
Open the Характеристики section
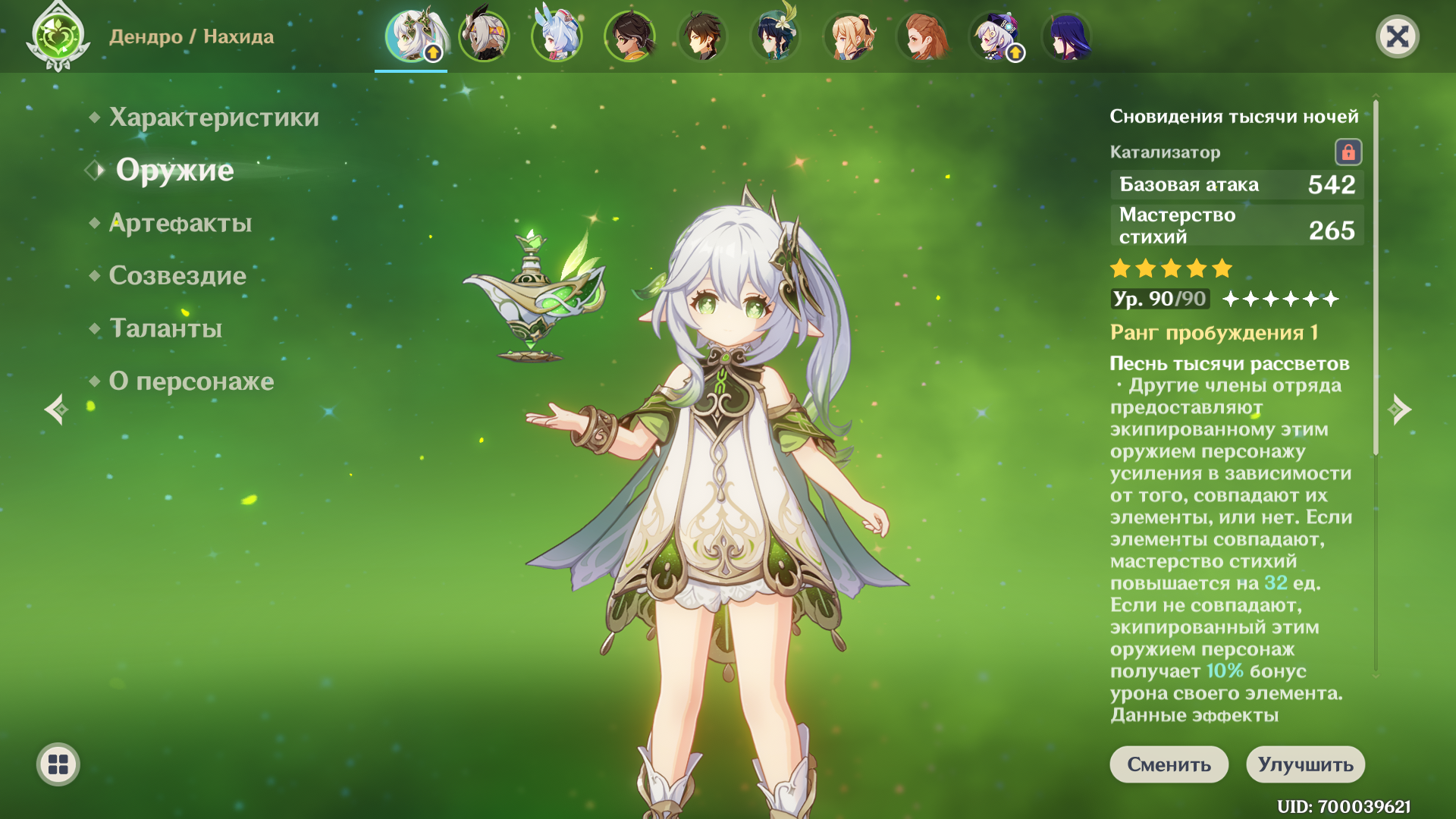(x=214, y=118)
